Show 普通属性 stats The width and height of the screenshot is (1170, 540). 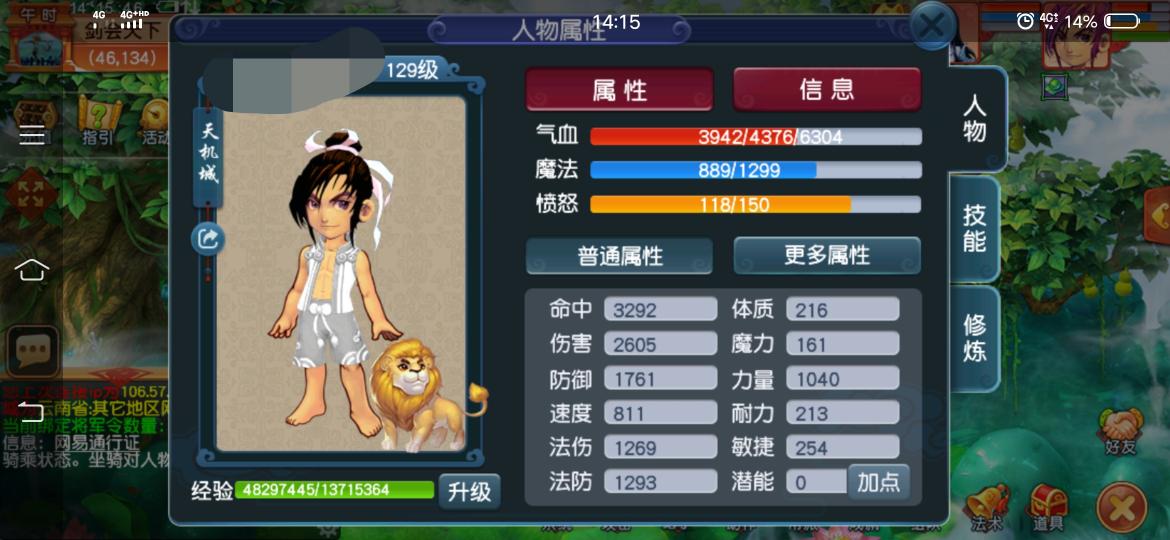[619, 256]
